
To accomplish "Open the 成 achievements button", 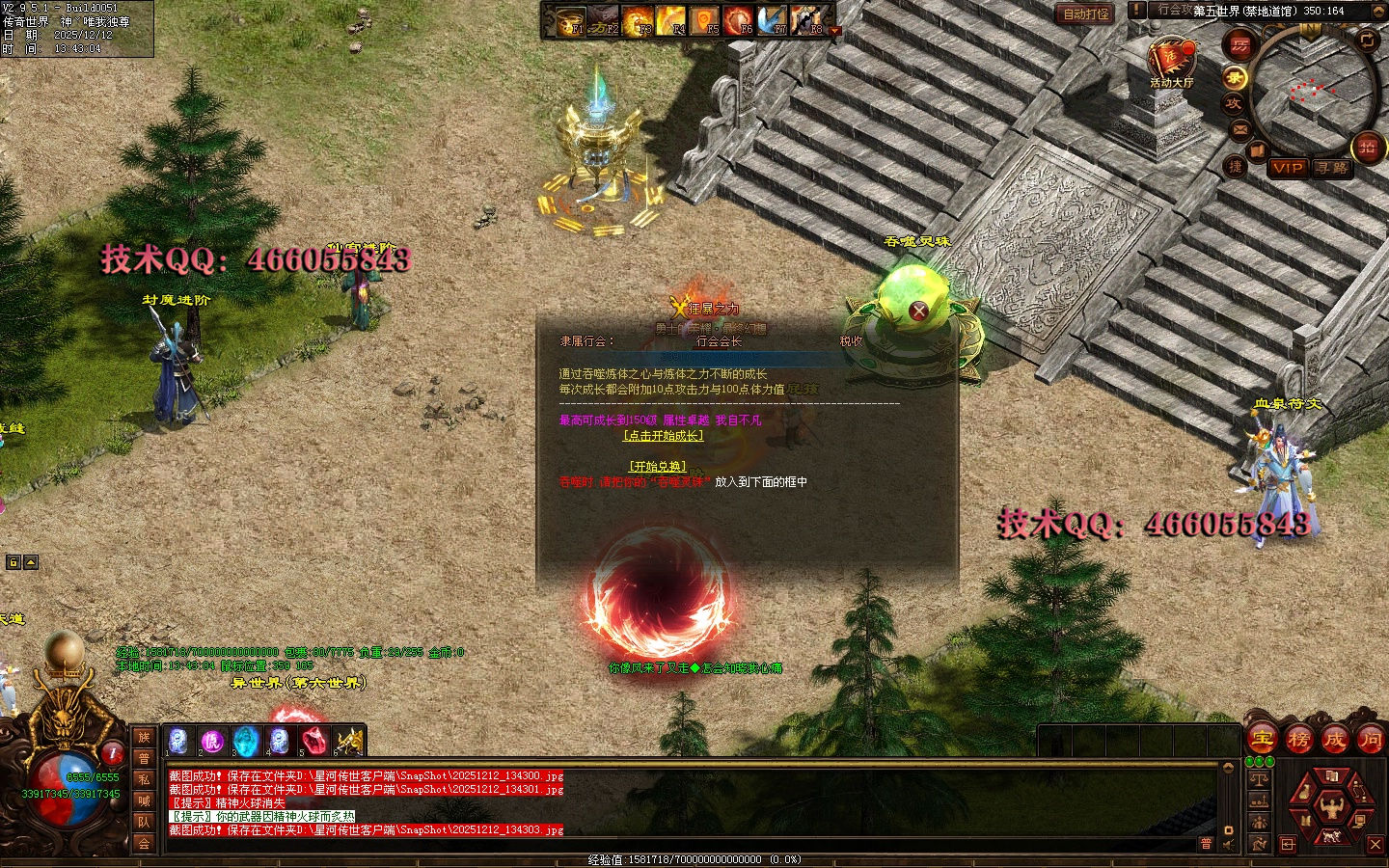I will coord(1335,740).
